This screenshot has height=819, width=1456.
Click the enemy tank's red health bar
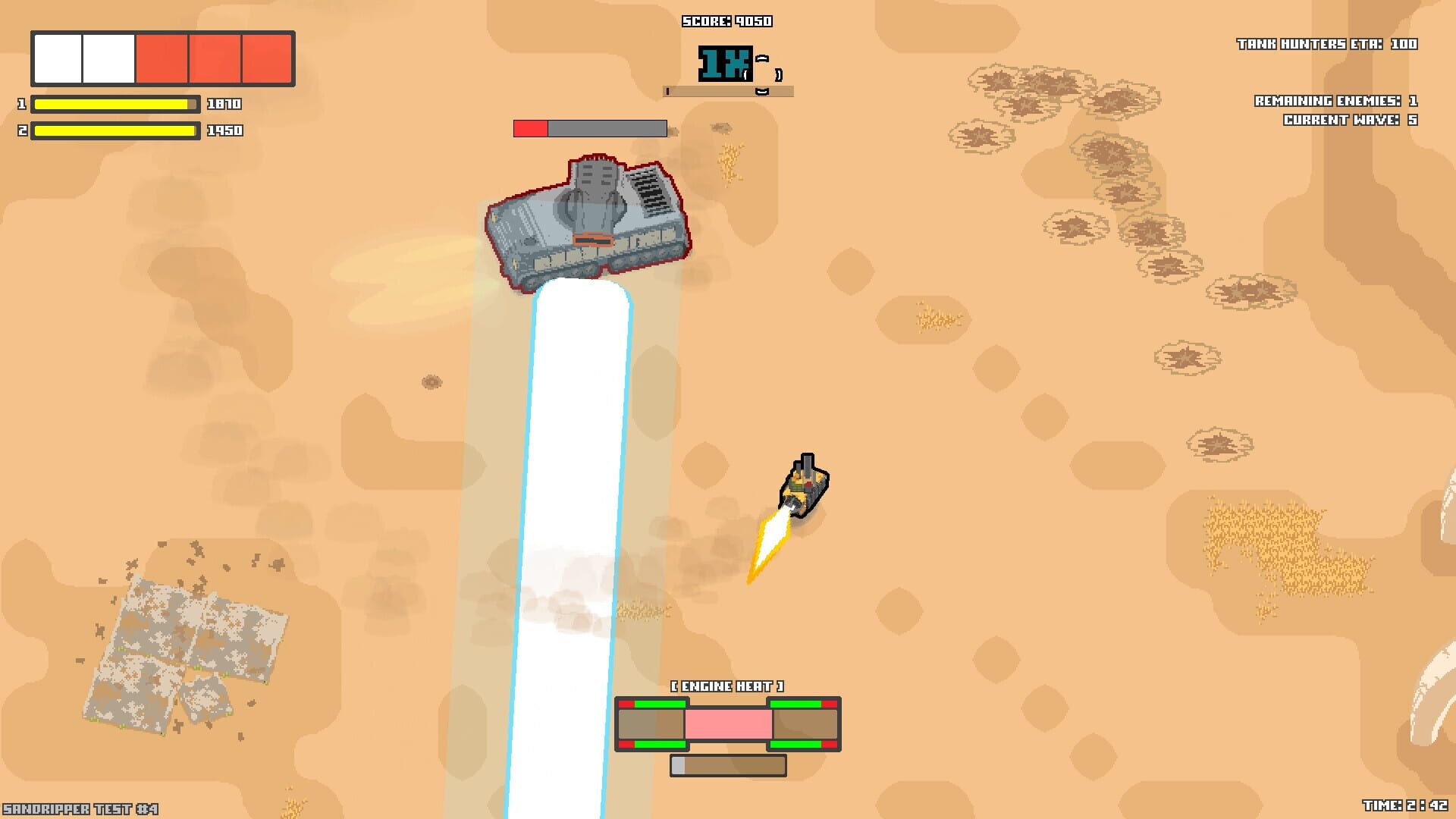529,127
